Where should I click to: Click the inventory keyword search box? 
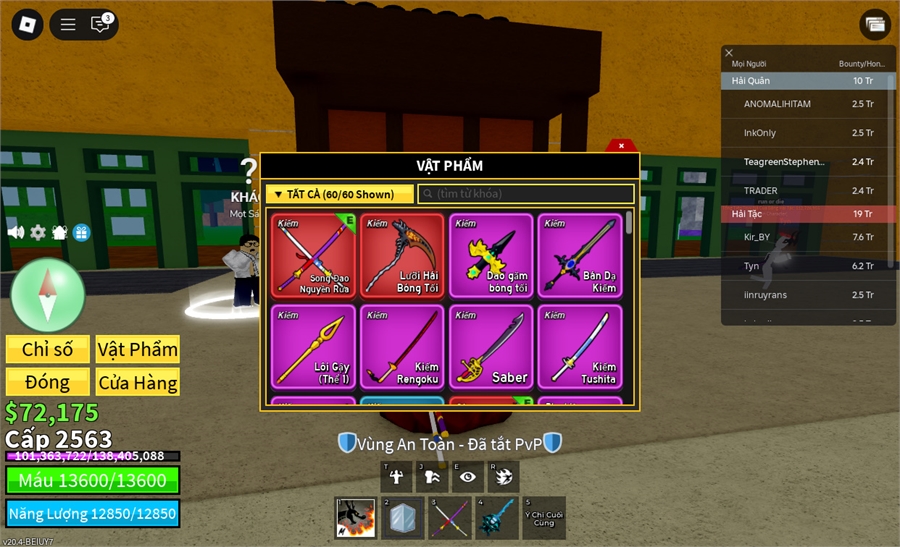(x=526, y=194)
